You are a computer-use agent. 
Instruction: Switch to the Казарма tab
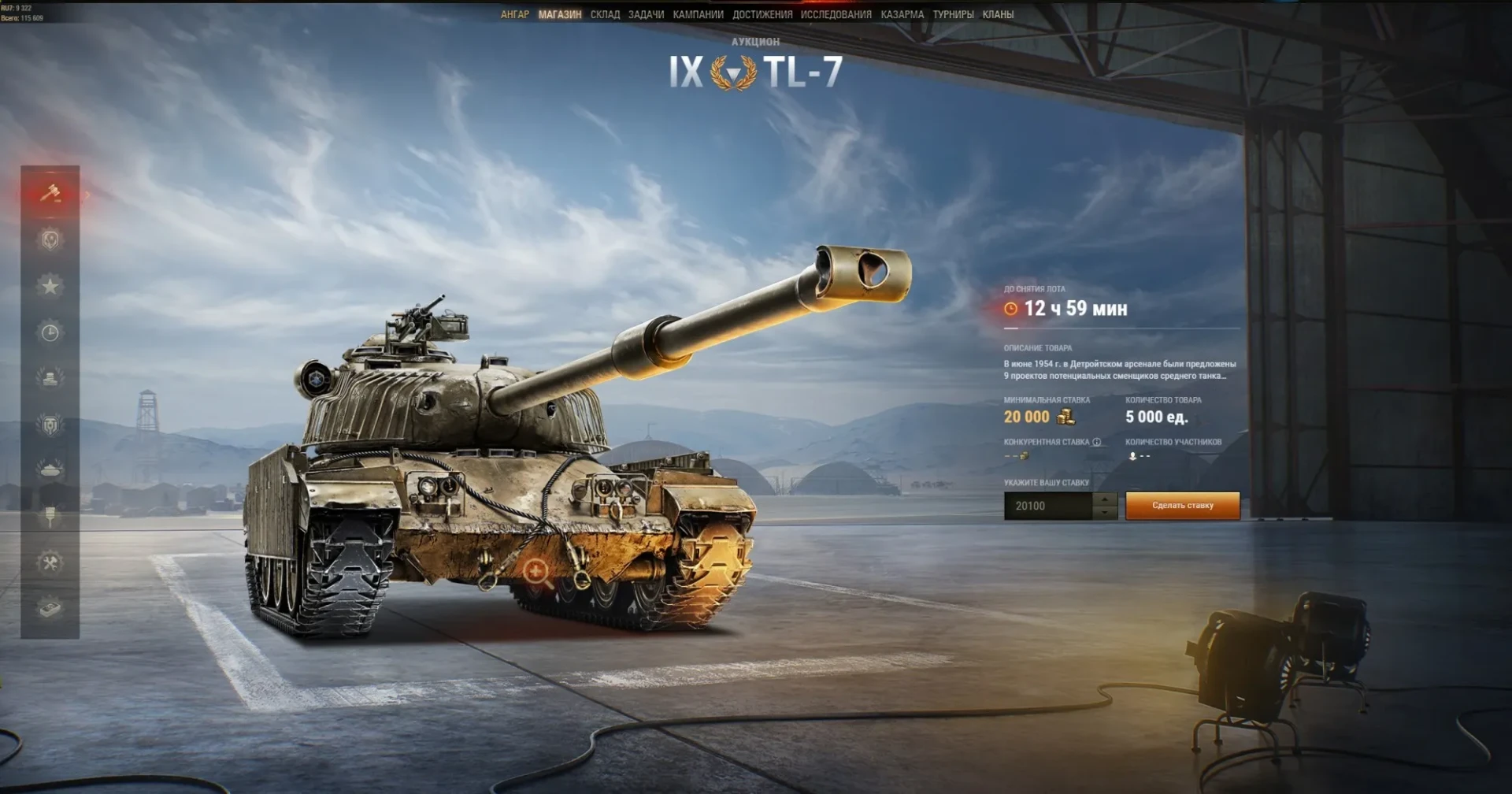tap(902, 14)
